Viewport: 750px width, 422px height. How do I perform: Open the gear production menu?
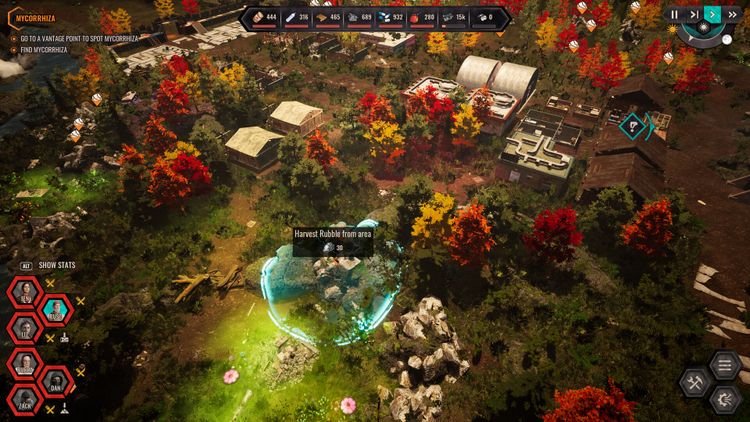(x=725, y=400)
